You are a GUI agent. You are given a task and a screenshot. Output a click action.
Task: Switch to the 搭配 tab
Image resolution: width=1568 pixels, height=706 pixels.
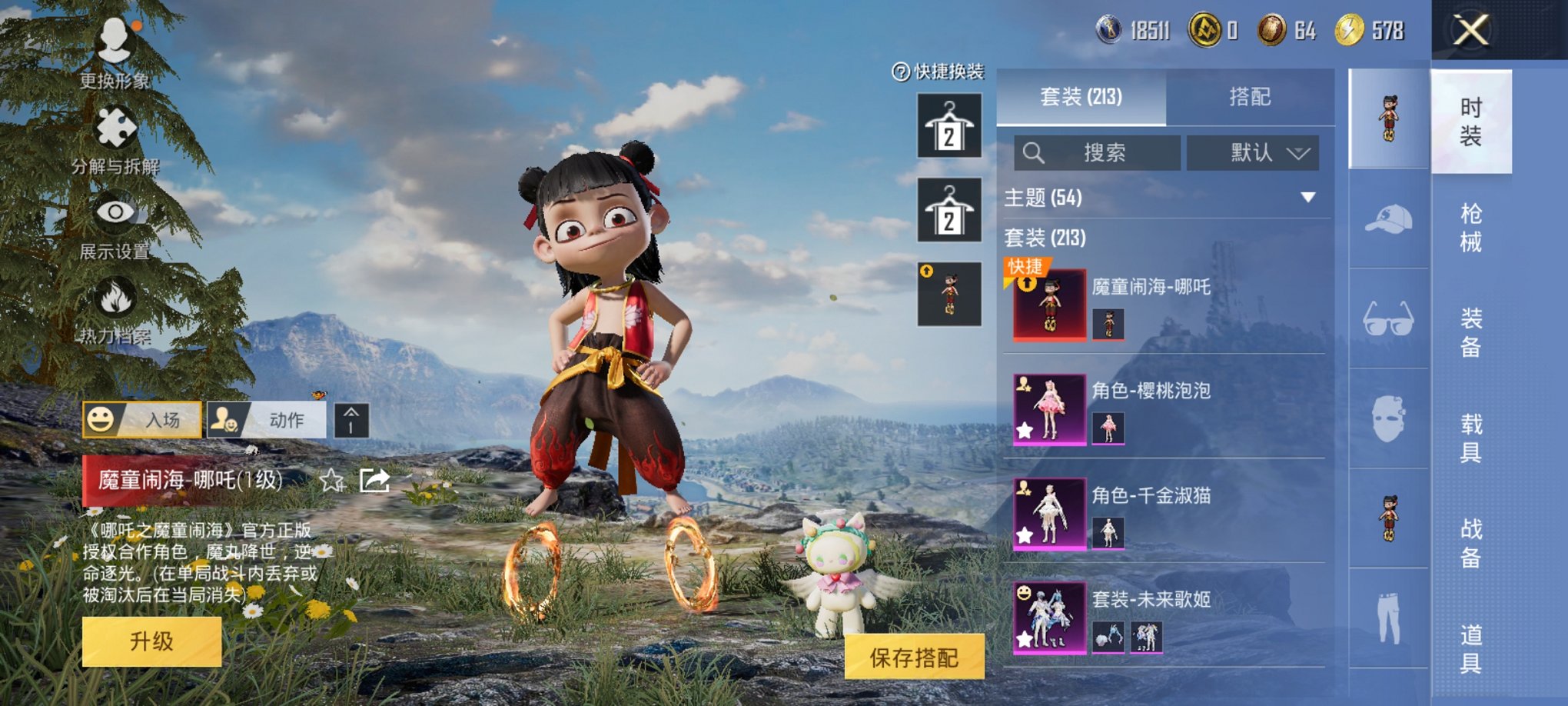1249,97
